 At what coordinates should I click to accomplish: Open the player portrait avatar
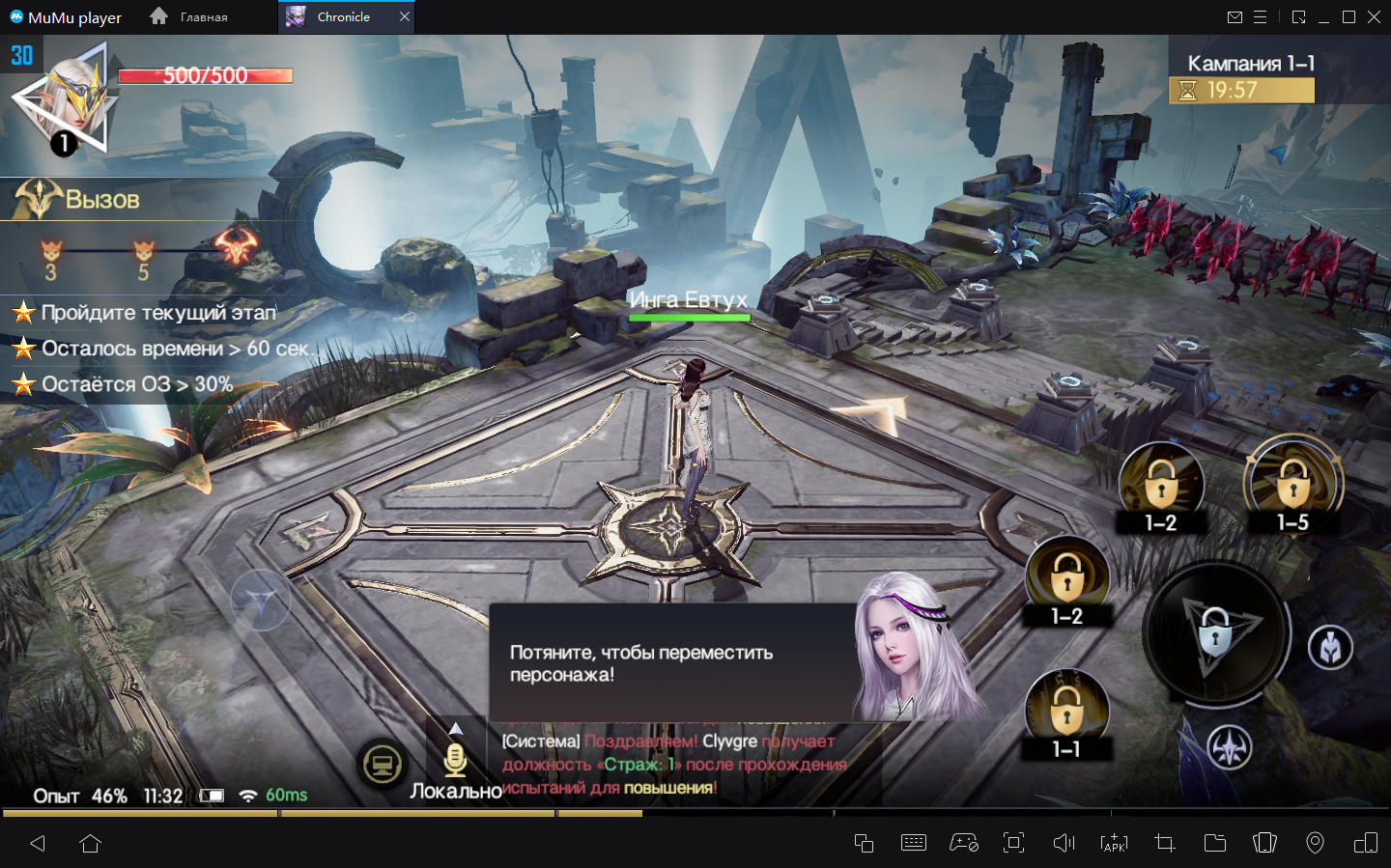68,101
